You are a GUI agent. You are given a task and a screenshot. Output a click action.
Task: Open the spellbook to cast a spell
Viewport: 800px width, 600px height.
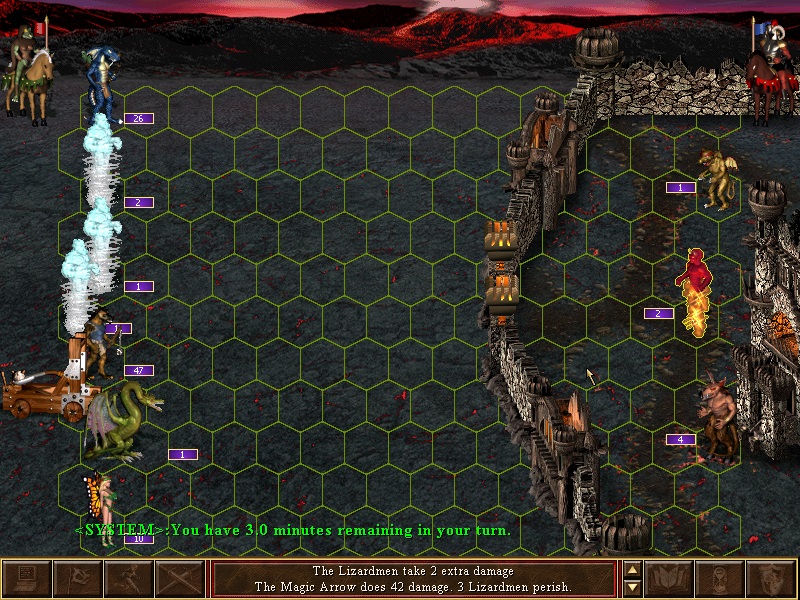tap(670, 579)
